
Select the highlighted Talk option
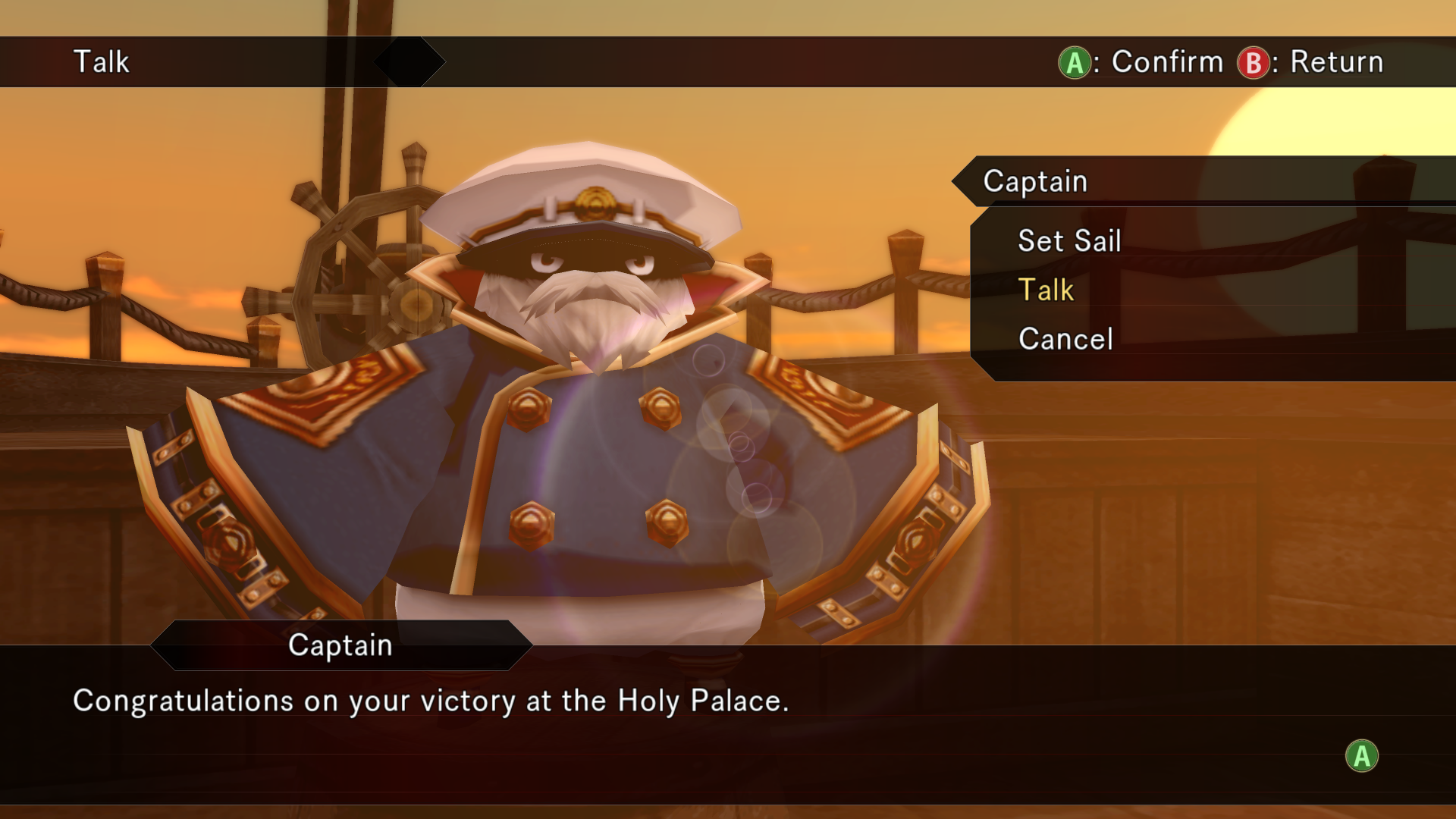point(1046,290)
